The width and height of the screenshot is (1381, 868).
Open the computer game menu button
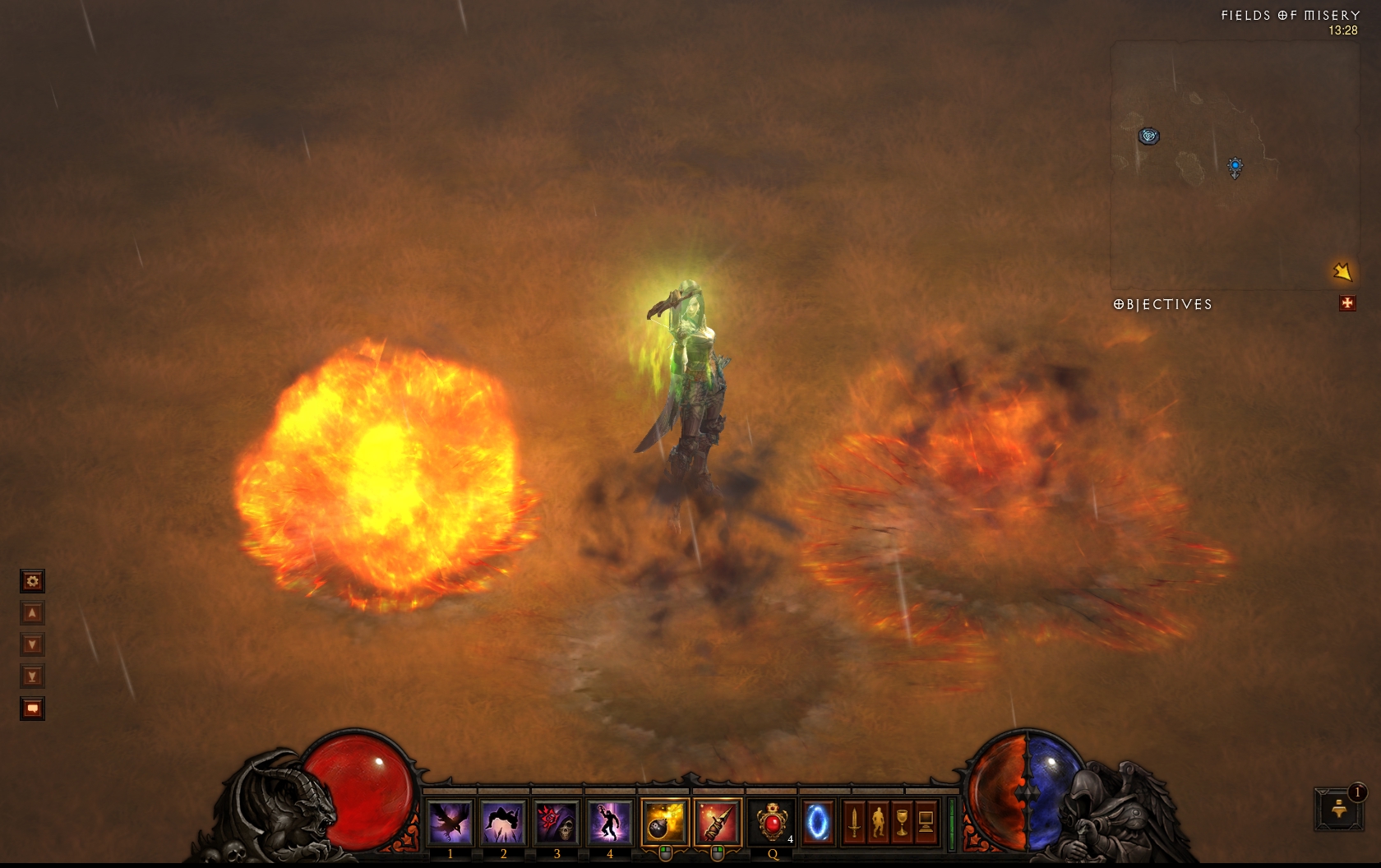click(926, 821)
